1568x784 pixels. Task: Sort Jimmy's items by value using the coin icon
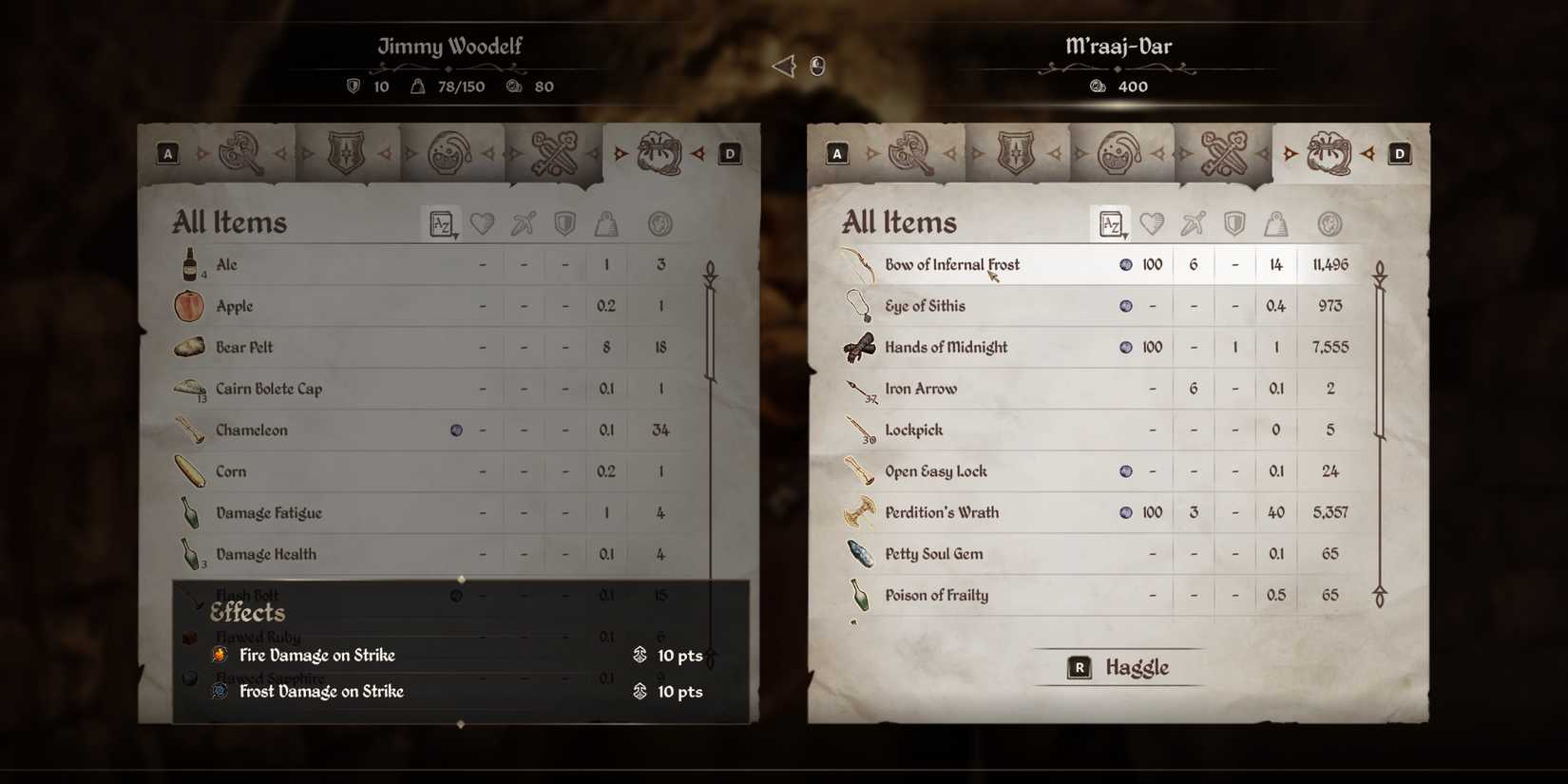[x=660, y=222]
